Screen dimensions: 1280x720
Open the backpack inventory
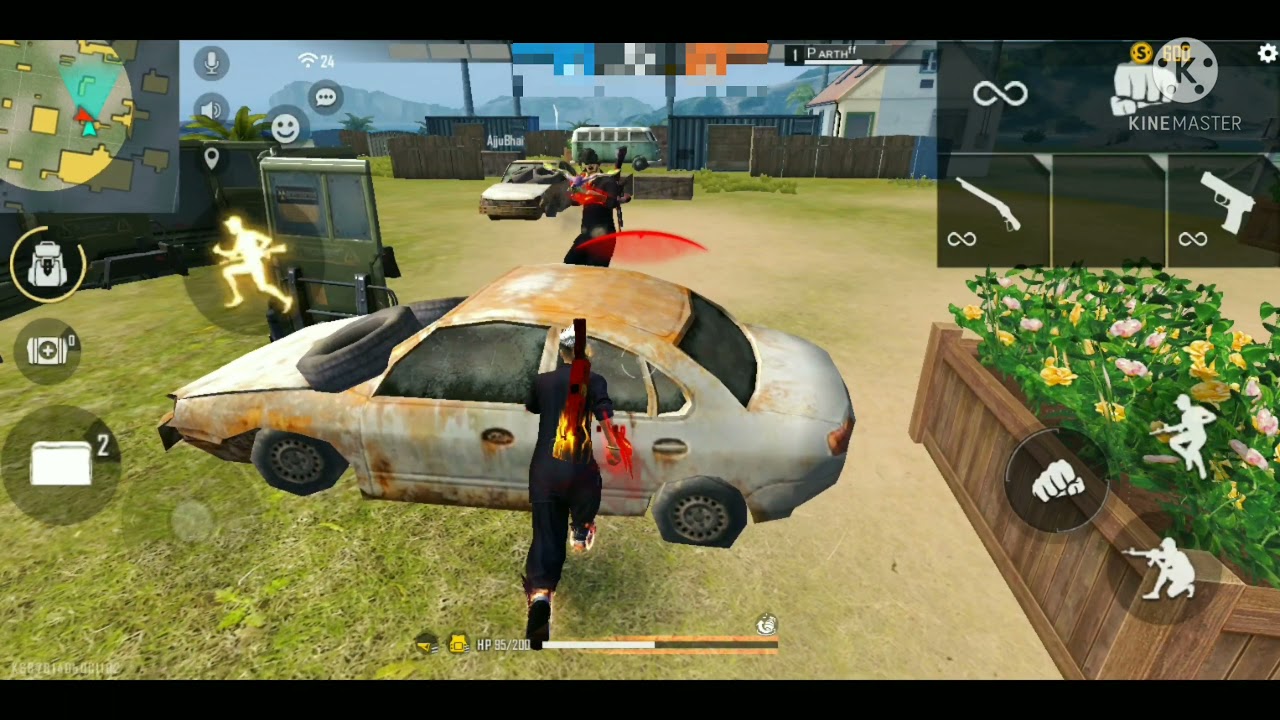[x=47, y=264]
